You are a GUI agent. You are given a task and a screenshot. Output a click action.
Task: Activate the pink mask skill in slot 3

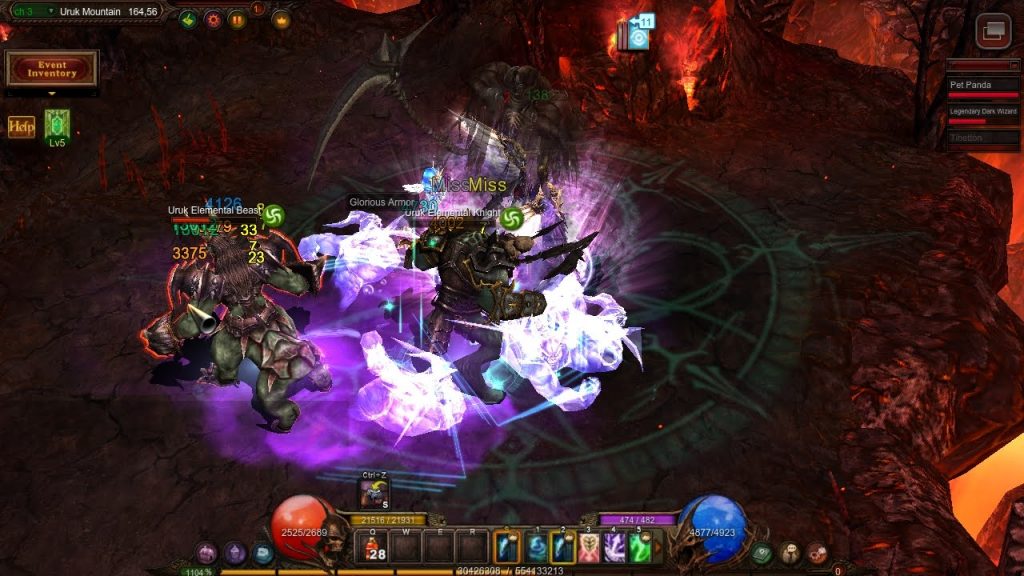(x=588, y=547)
